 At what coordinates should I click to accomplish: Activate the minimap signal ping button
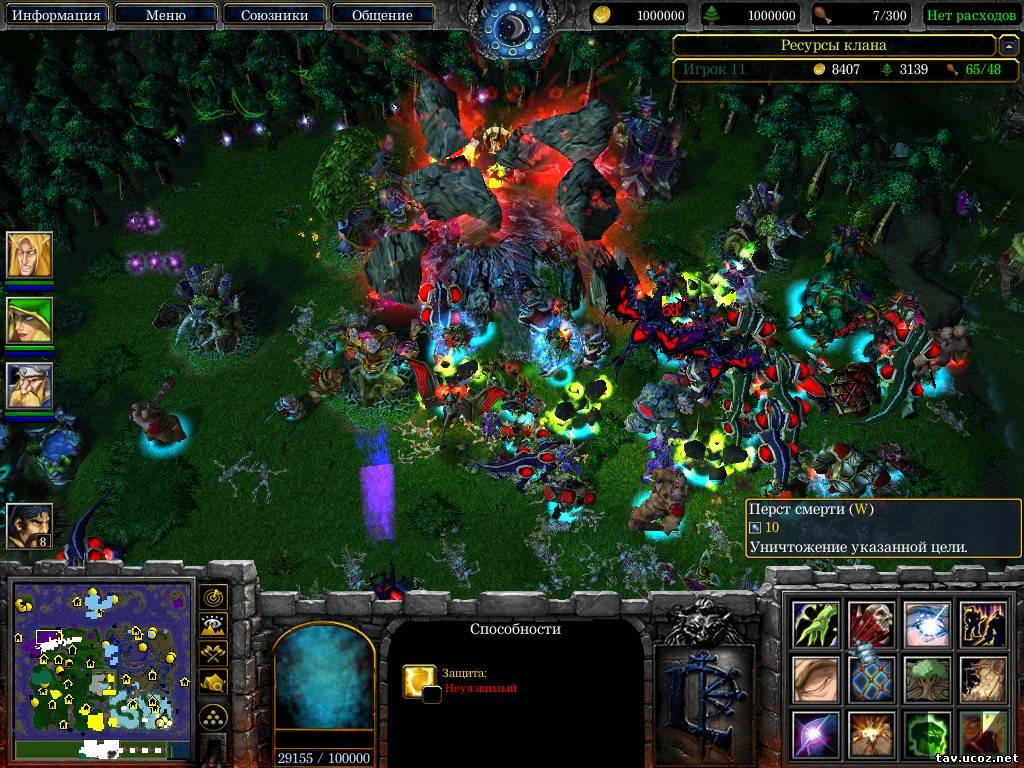(213, 598)
